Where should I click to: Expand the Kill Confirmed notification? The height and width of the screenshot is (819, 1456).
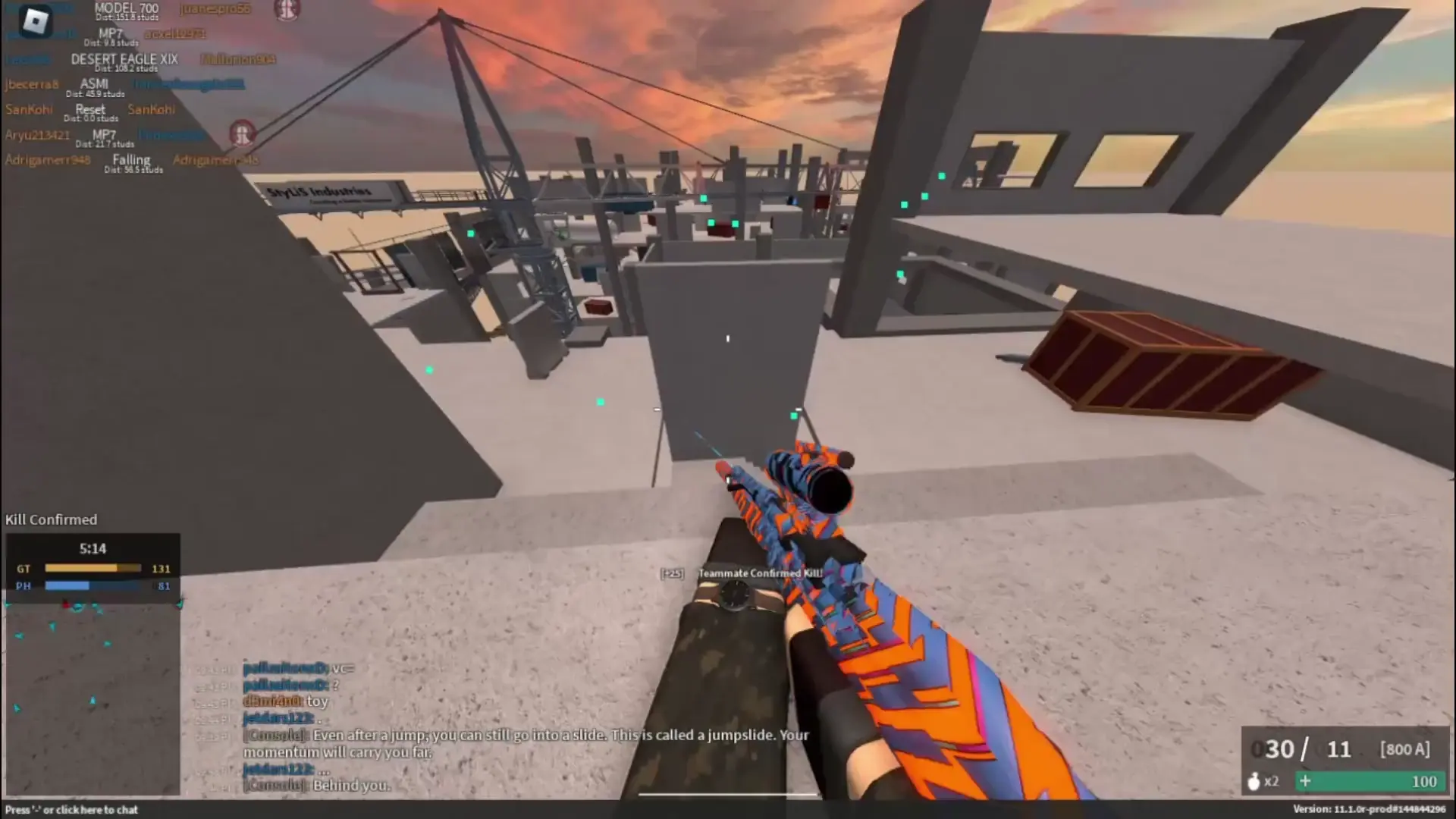[x=50, y=519]
